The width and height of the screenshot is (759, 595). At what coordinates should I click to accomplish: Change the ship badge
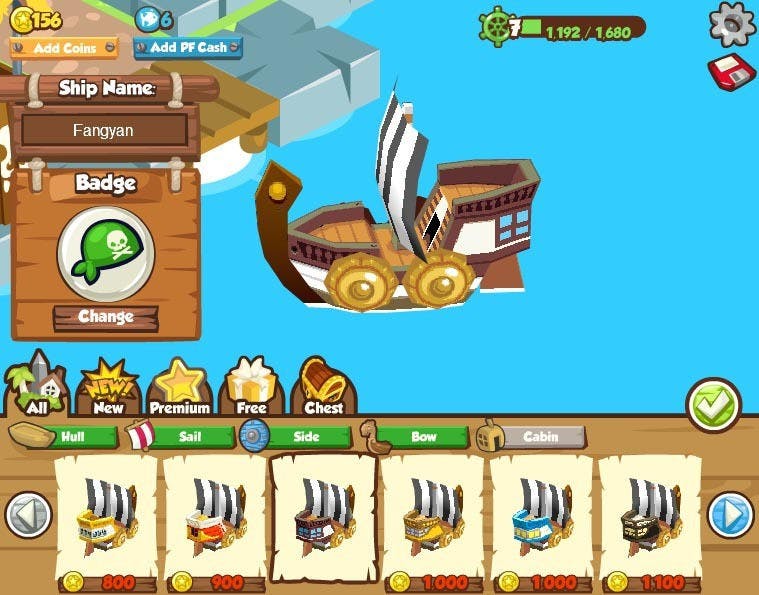pyautogui.click(x=105, y=317)
